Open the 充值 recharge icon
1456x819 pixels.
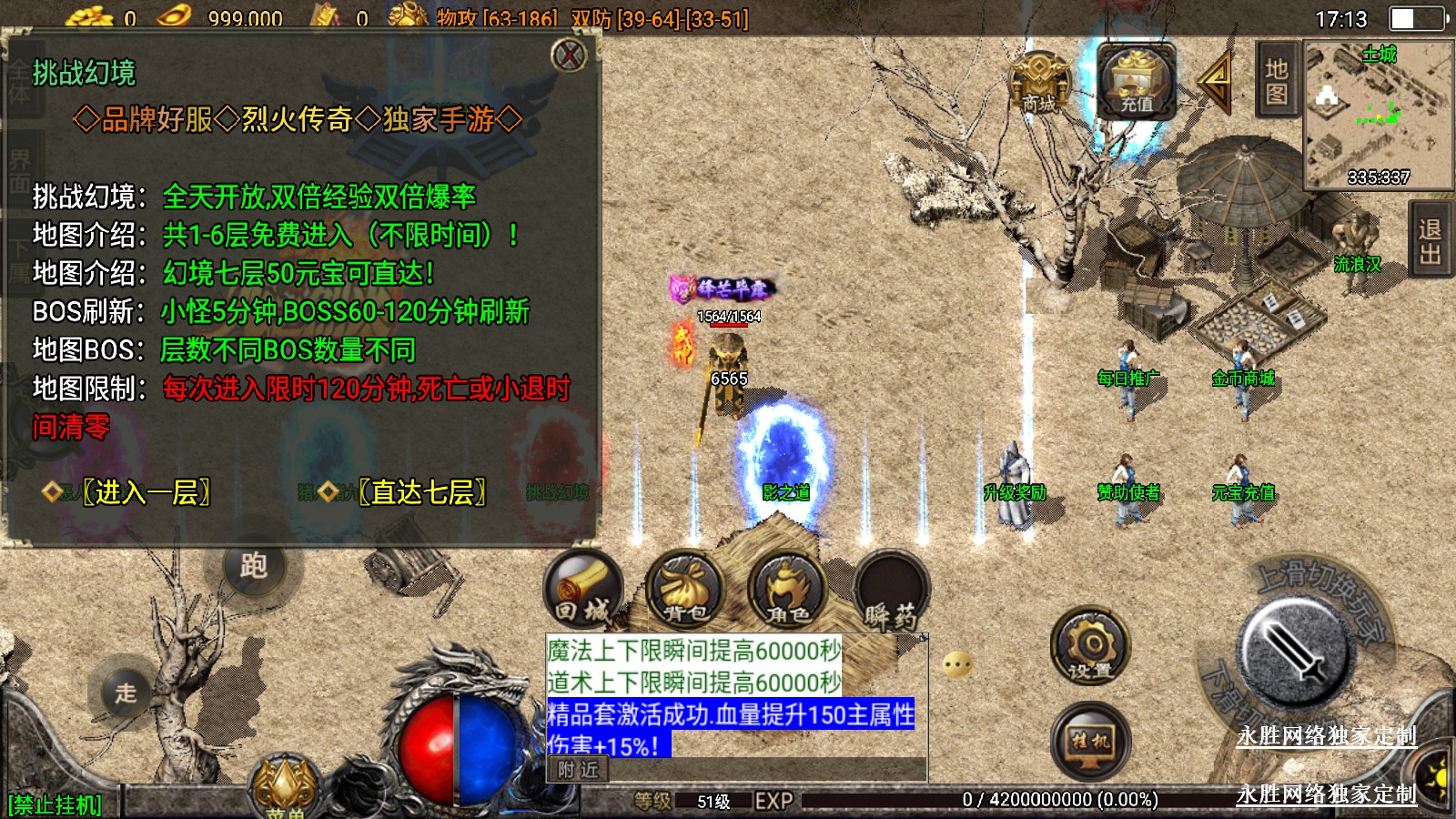pos(1136,82)
